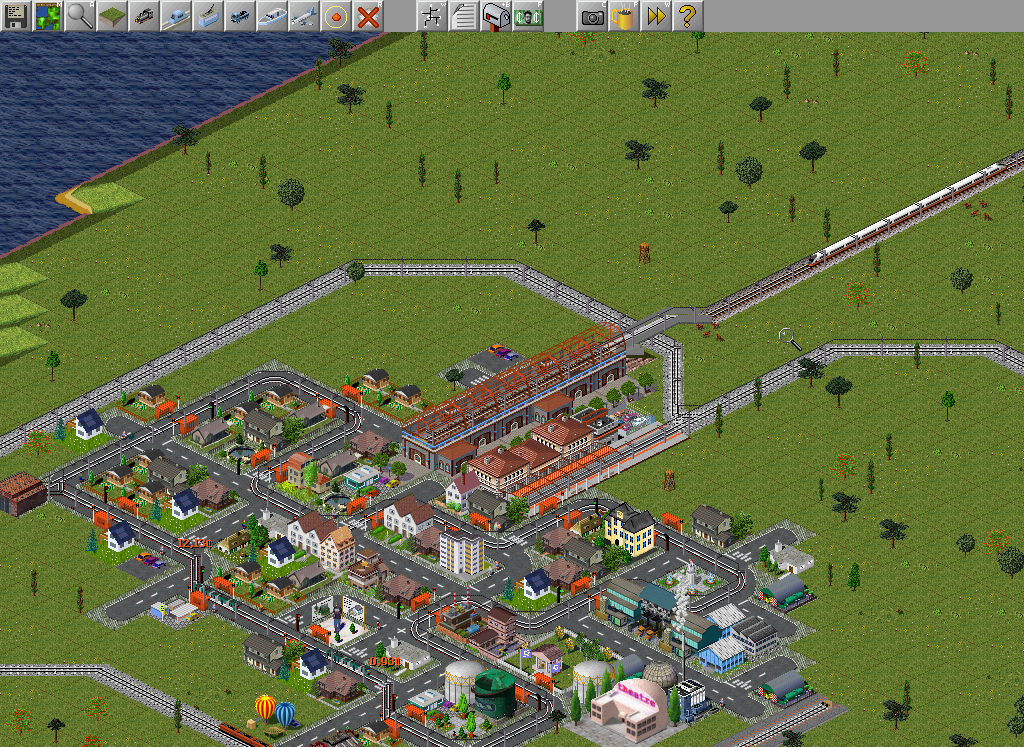Open the banknote finances window
The width and height of the screenshot is (1024, 747).
(x=528, y=16)
